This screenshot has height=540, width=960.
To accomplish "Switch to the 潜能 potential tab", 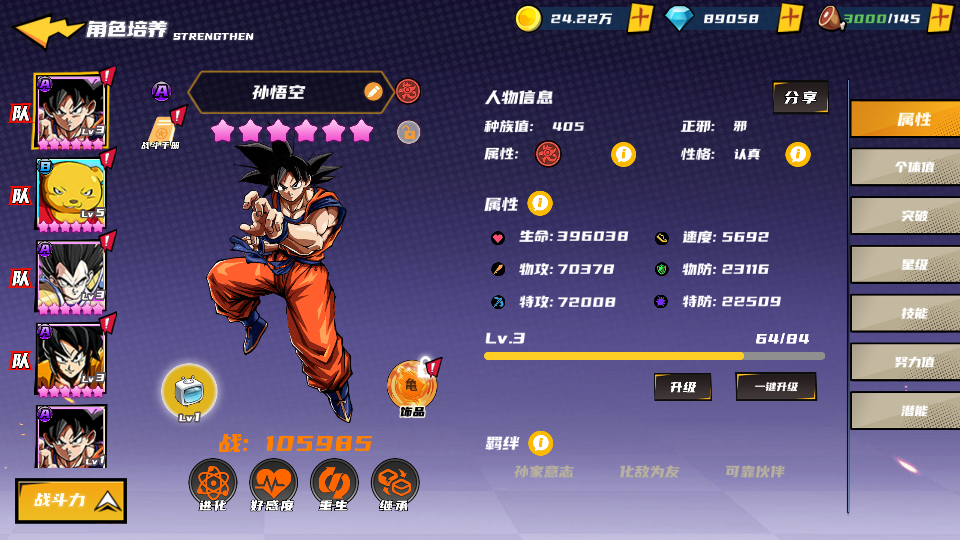I will 904,410.
